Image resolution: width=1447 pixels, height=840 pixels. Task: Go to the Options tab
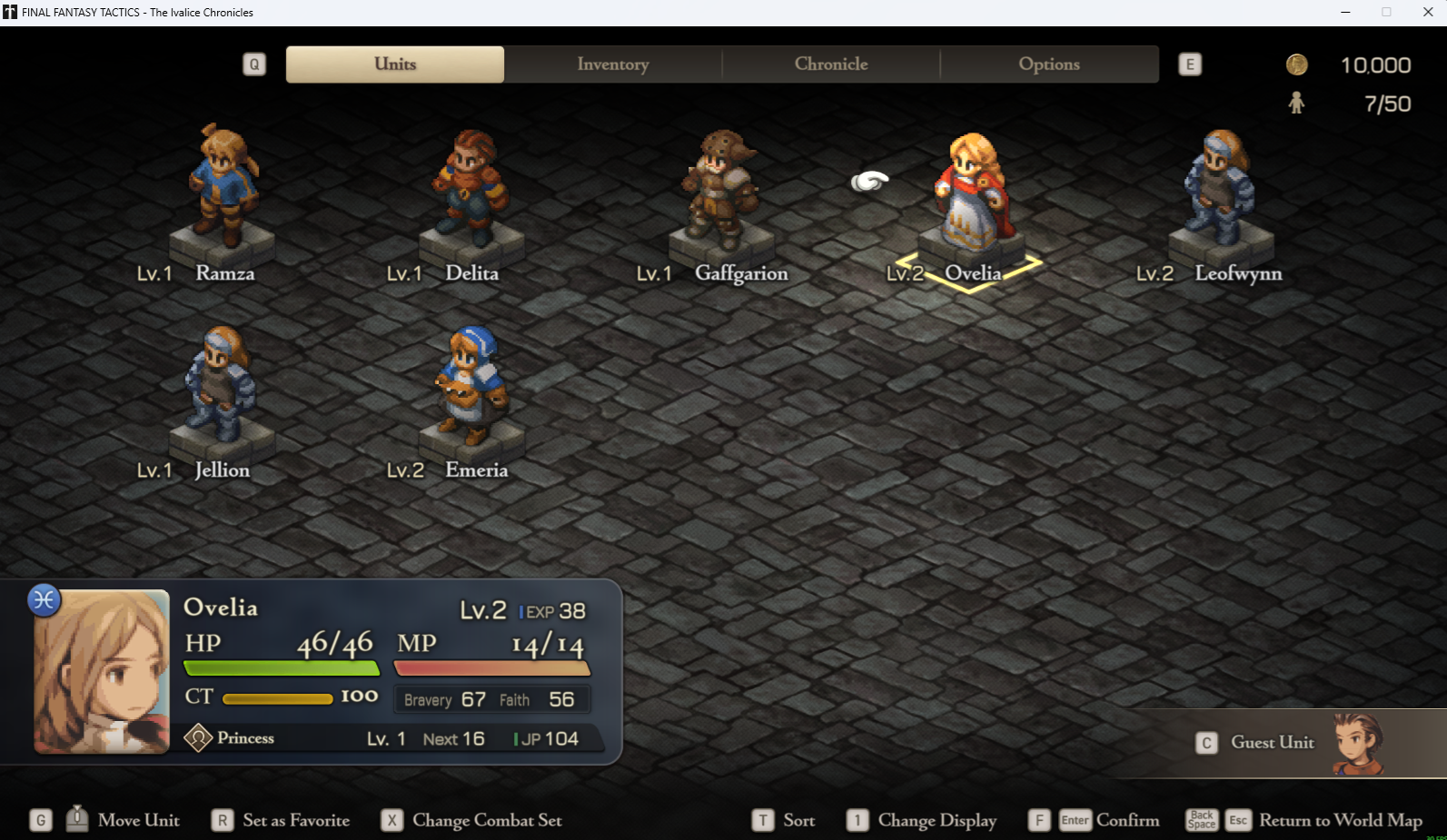click(x=1049, y=64)
